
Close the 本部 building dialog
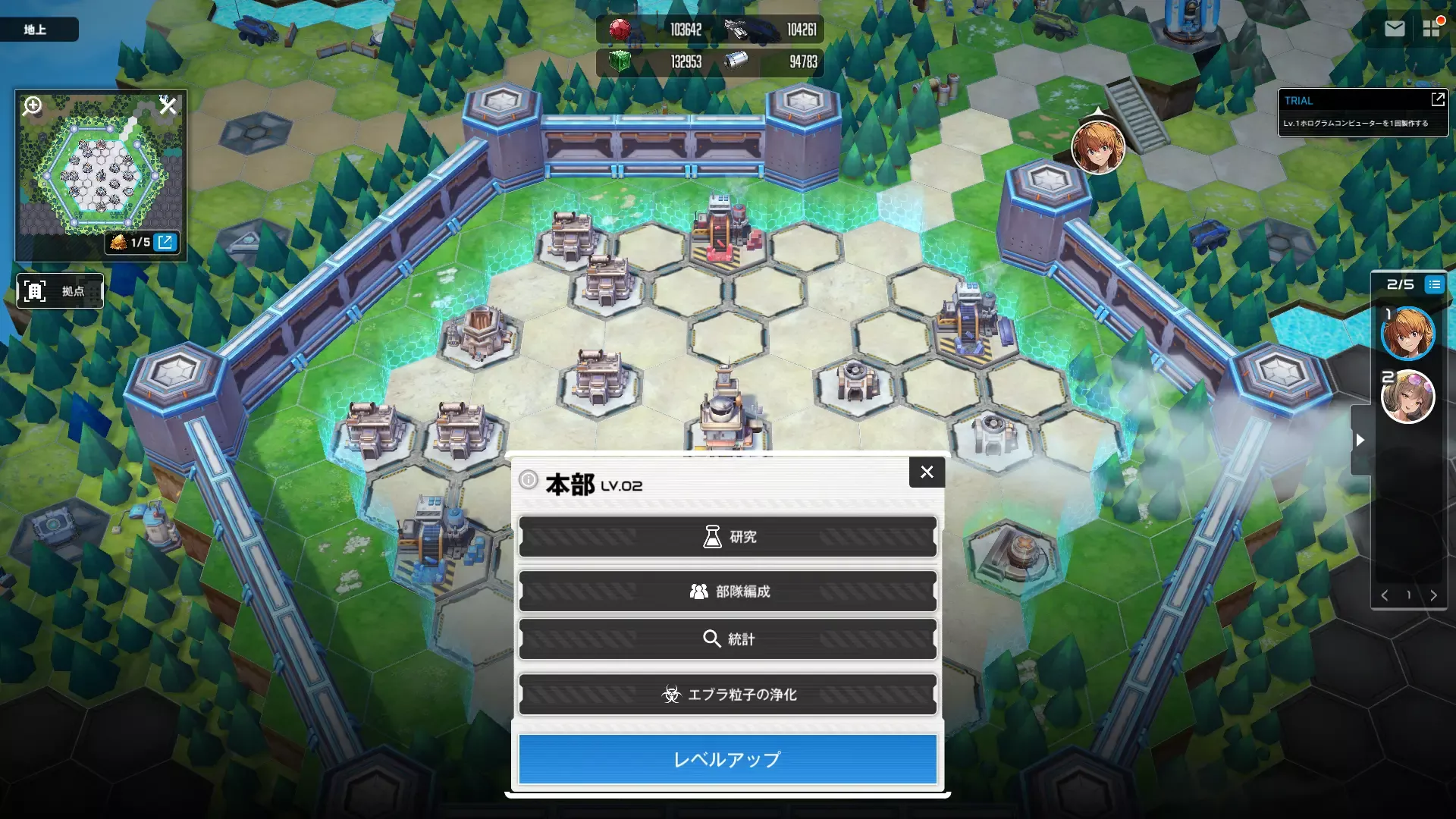click(x=927, y=472)
